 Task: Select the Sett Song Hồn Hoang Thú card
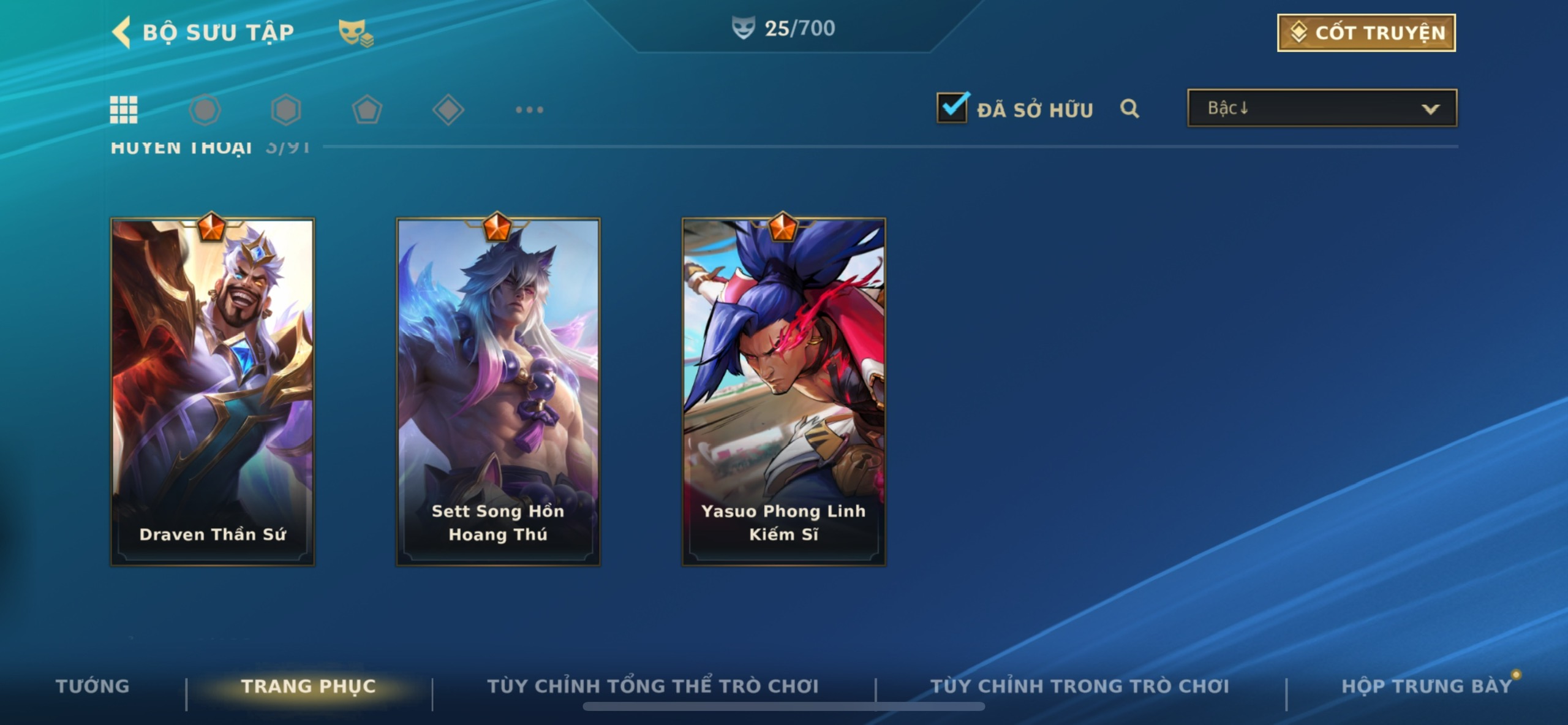498,392
